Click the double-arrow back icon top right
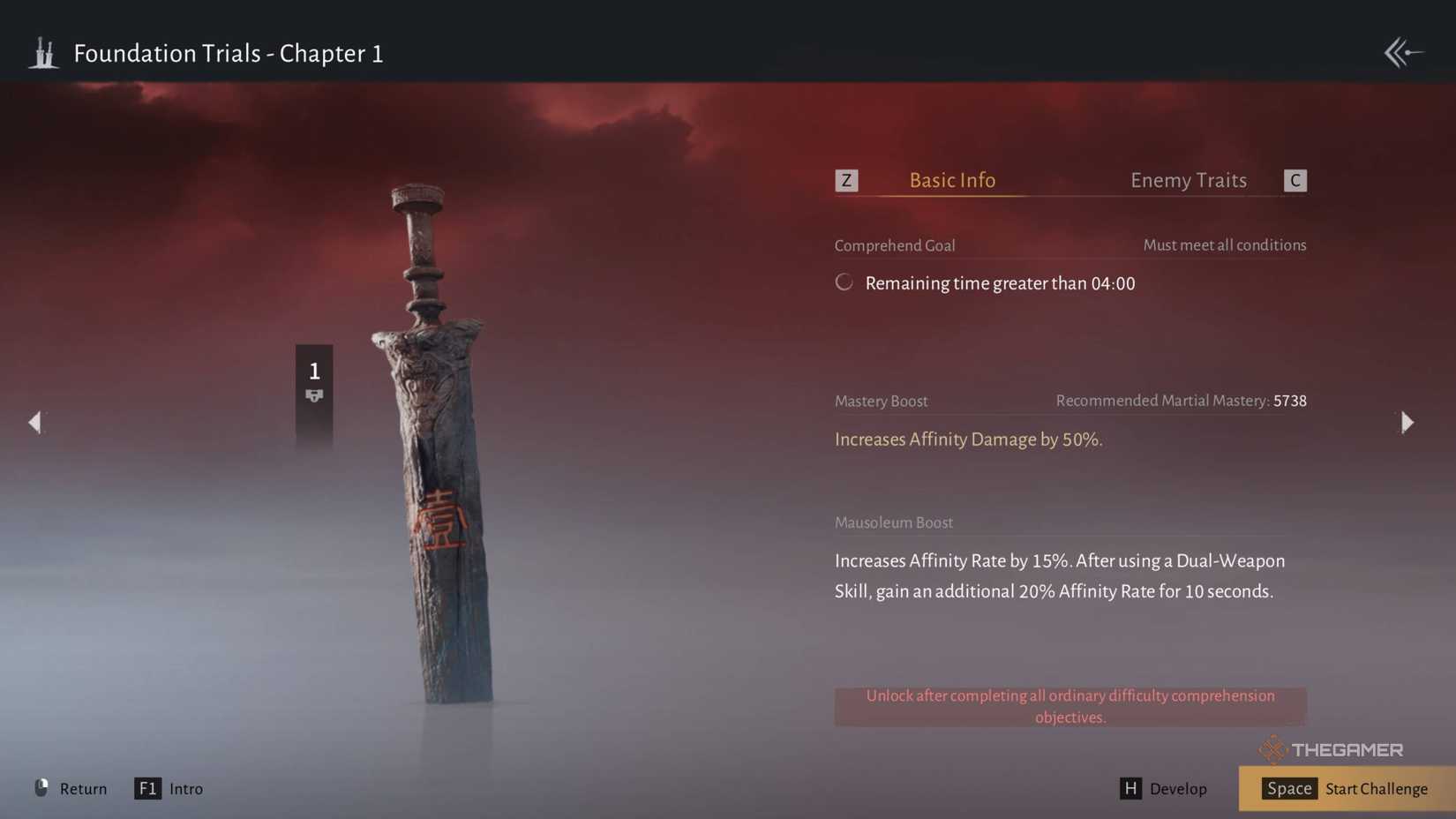Image resolution: width=1456 pixels, height=819 pixels. (1402, 53)
